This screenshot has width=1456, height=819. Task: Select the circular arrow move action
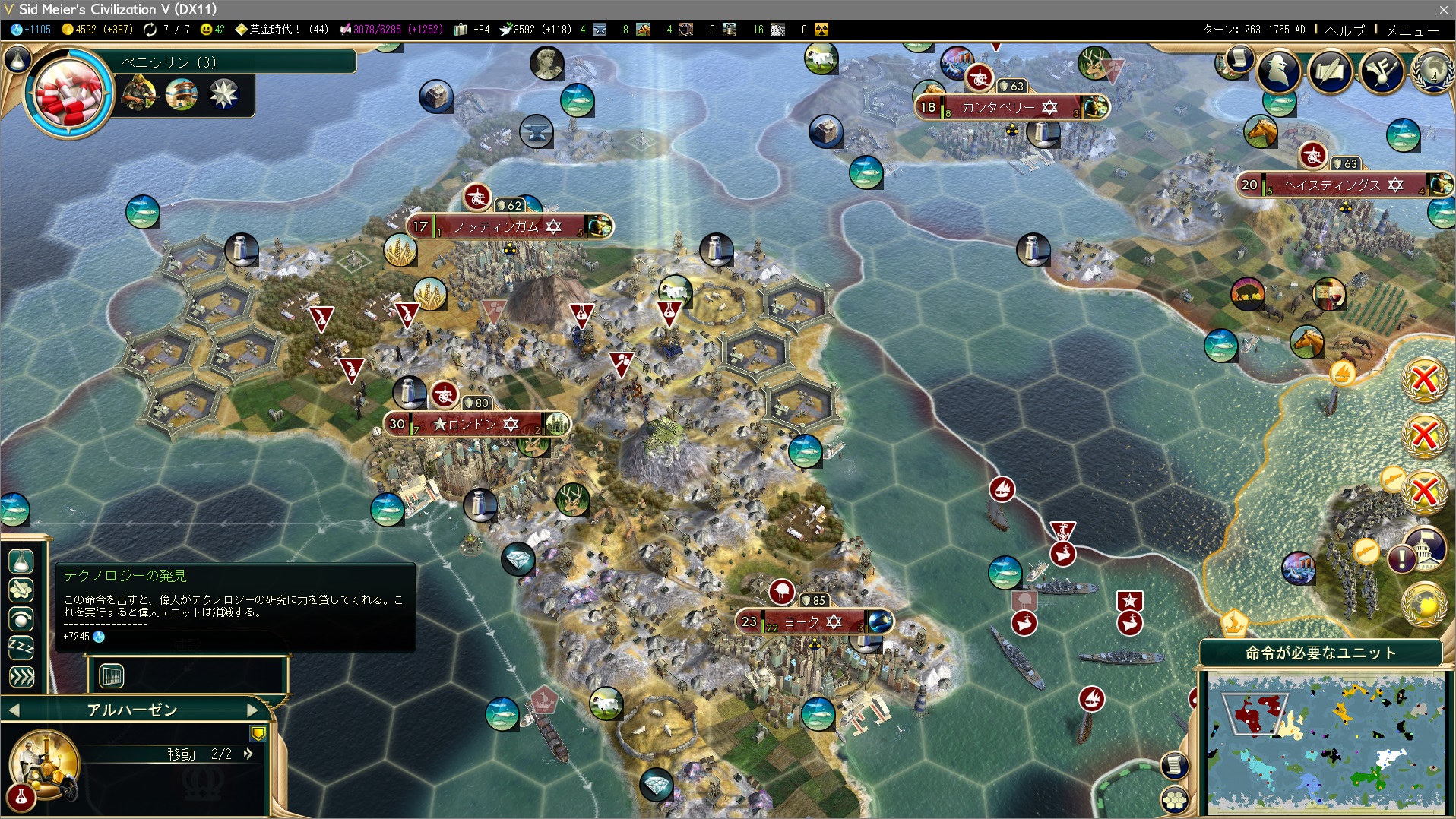pos(21,619)
